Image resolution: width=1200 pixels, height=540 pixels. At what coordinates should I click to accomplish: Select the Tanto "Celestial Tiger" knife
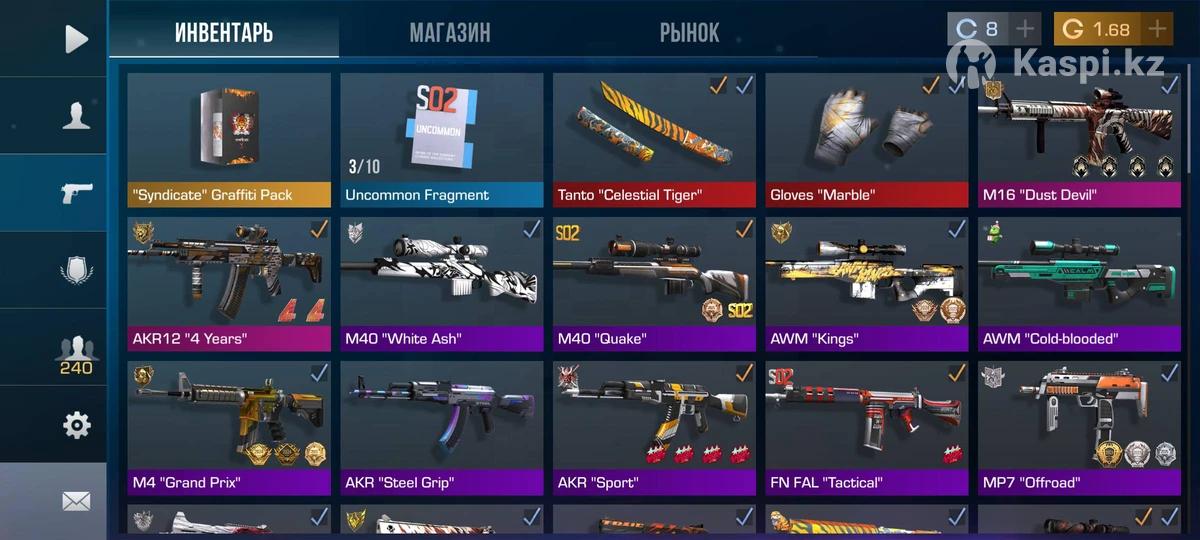[x=654, y=138]
